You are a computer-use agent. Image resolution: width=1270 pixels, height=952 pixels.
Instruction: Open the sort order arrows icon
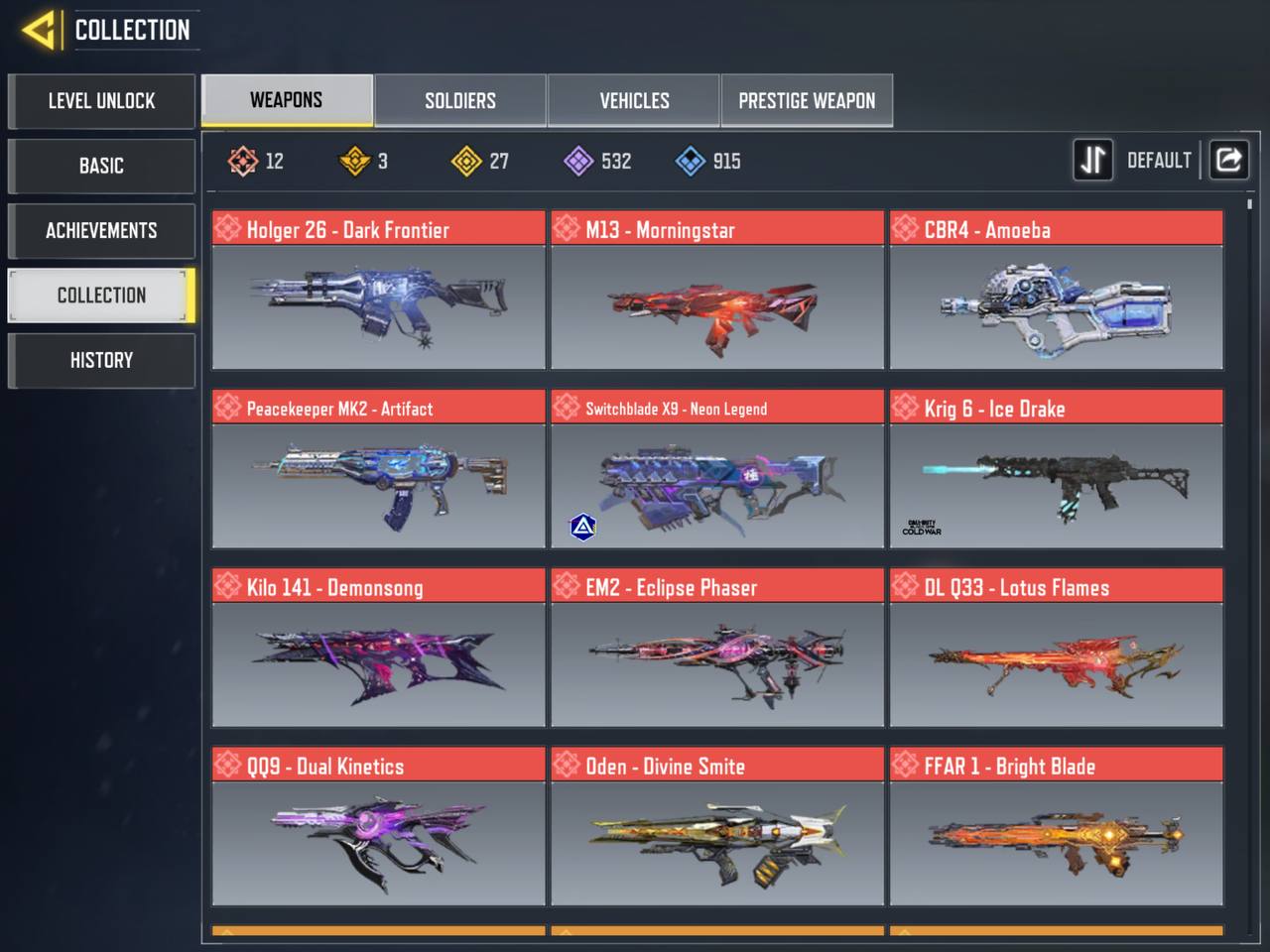pos(1092,160)
